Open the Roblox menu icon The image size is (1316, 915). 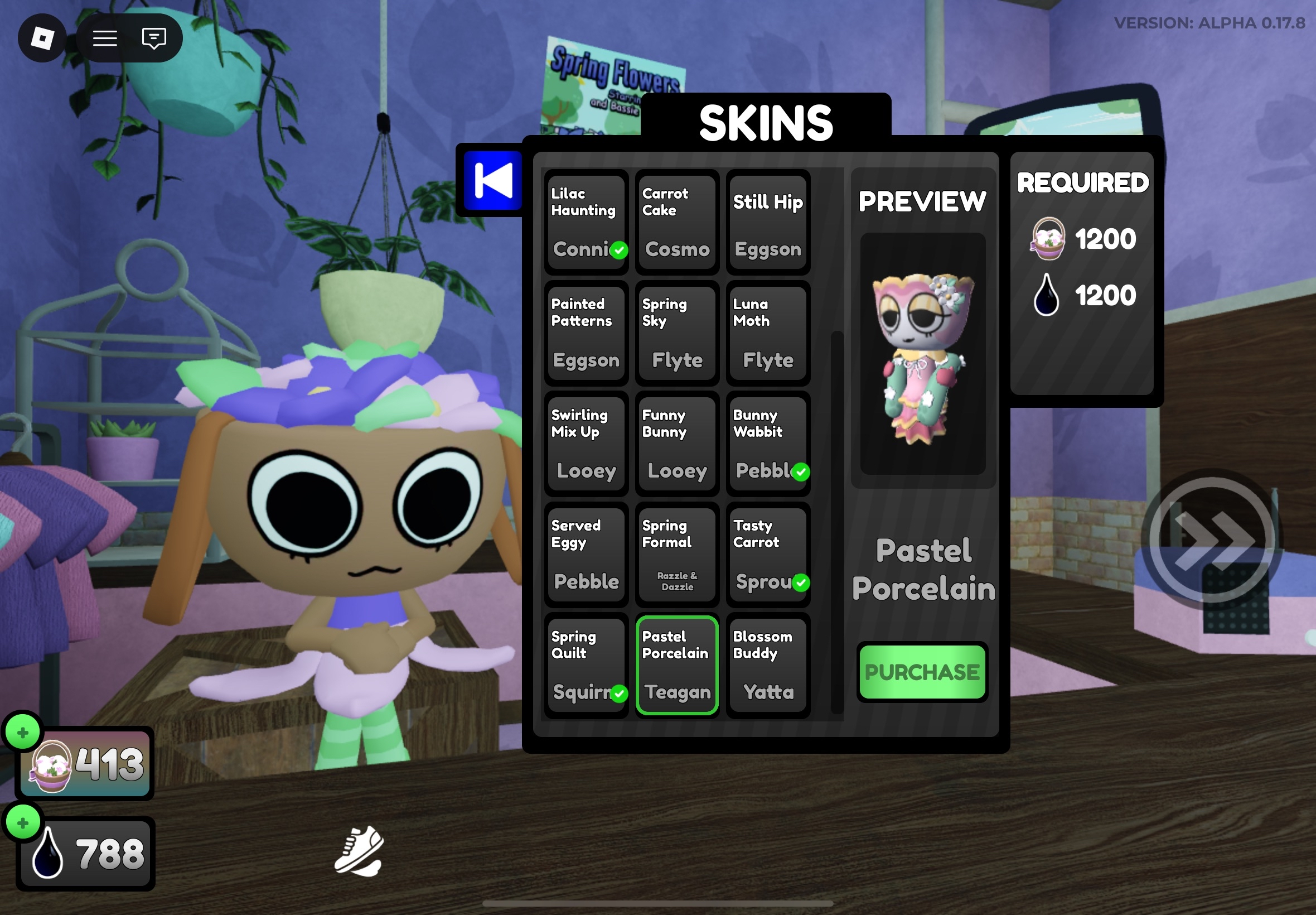coord(43,38)
